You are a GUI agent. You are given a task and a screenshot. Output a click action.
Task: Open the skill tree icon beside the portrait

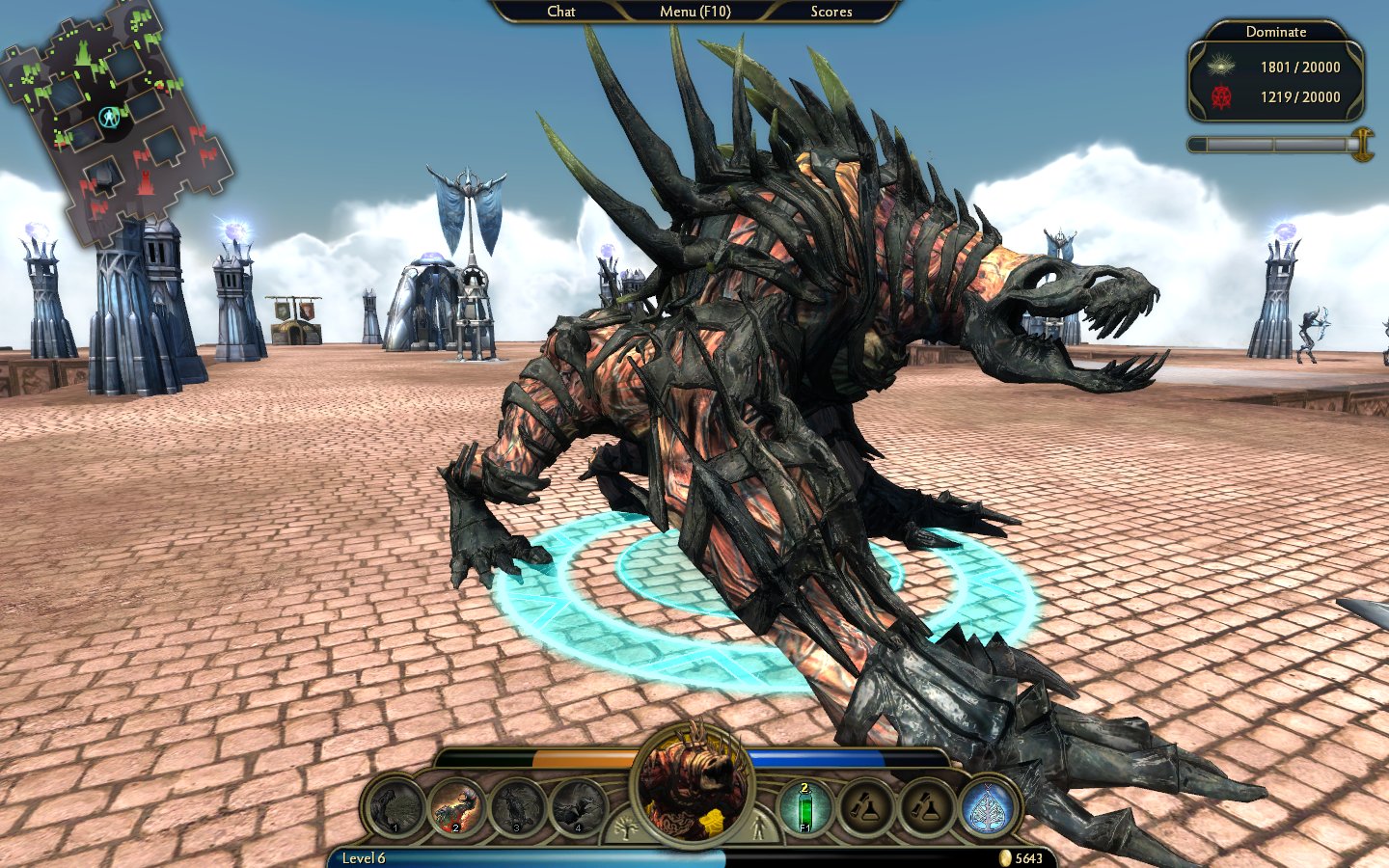click(x=625, y=827)
